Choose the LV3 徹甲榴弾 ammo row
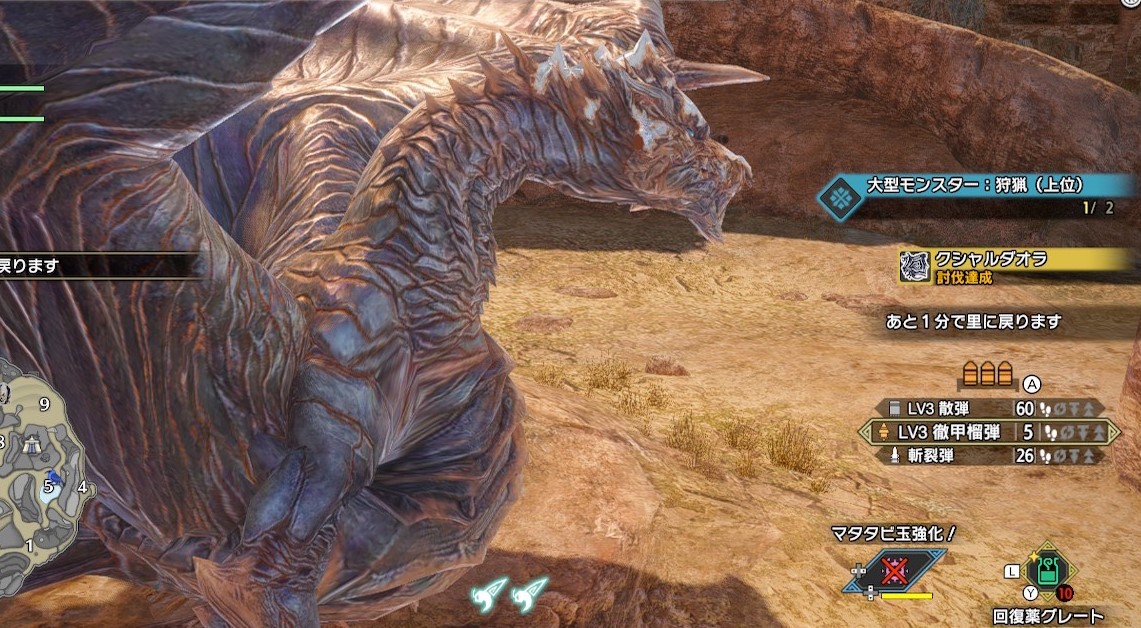This screenshot has width=1141, height=628. click(988, 432)
